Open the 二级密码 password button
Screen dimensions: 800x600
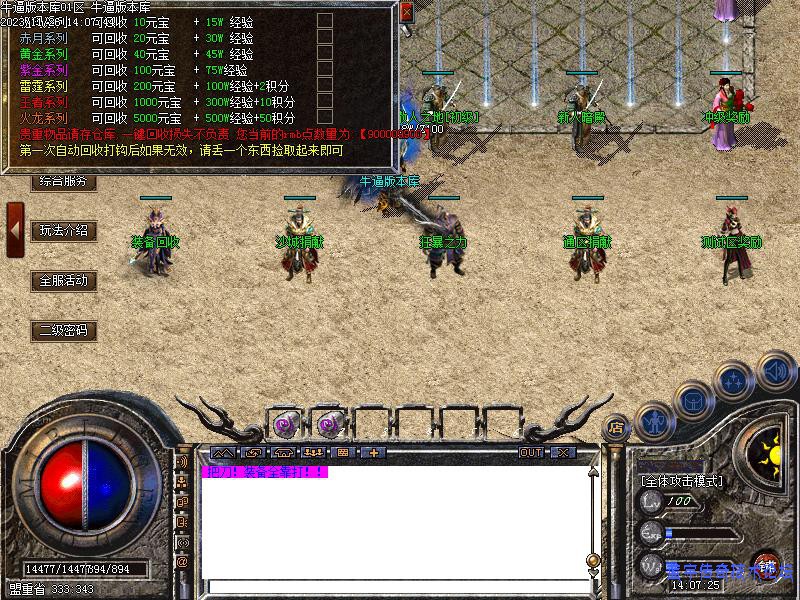64,330
